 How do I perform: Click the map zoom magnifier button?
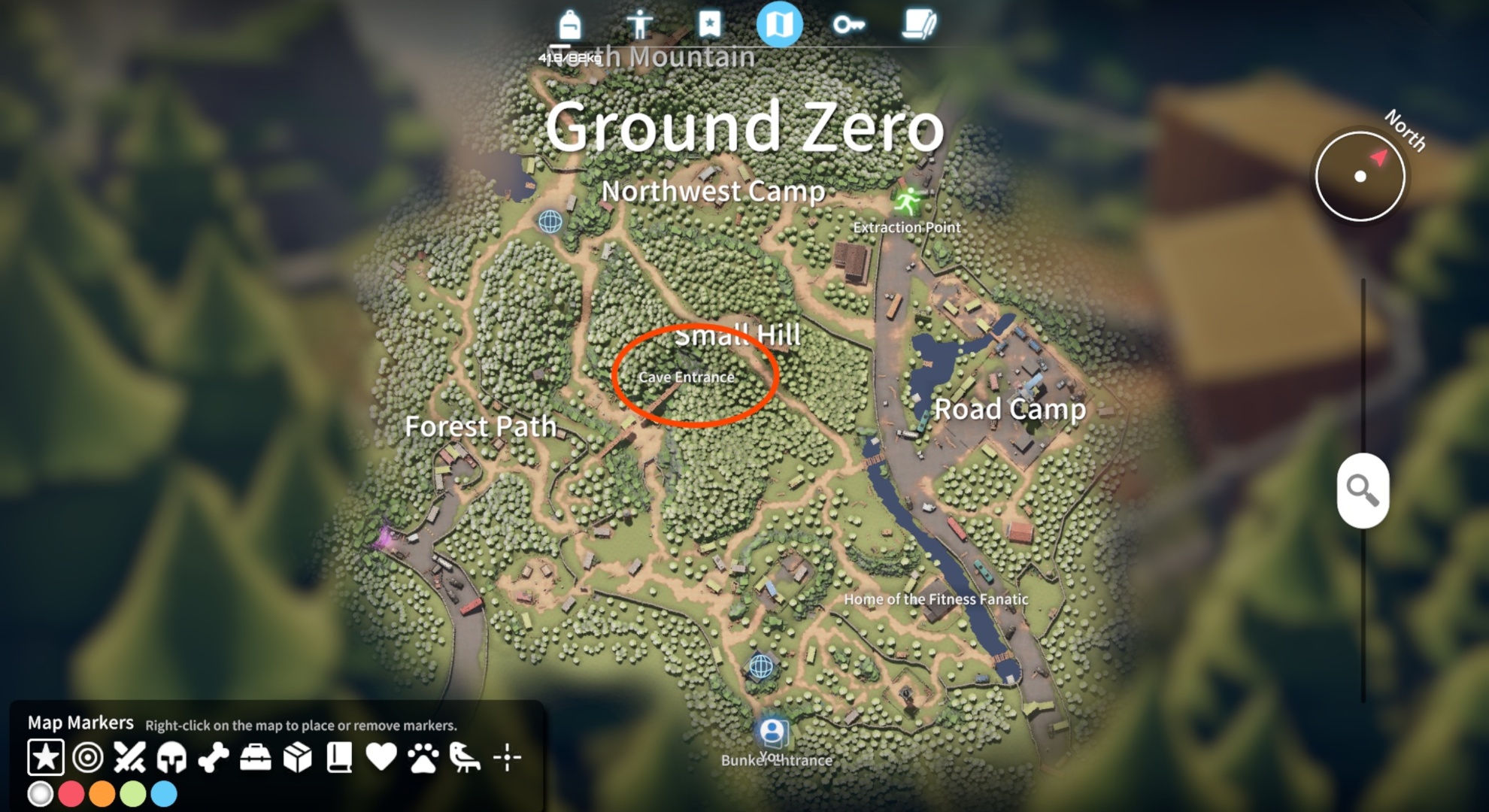click(1363, 490)
